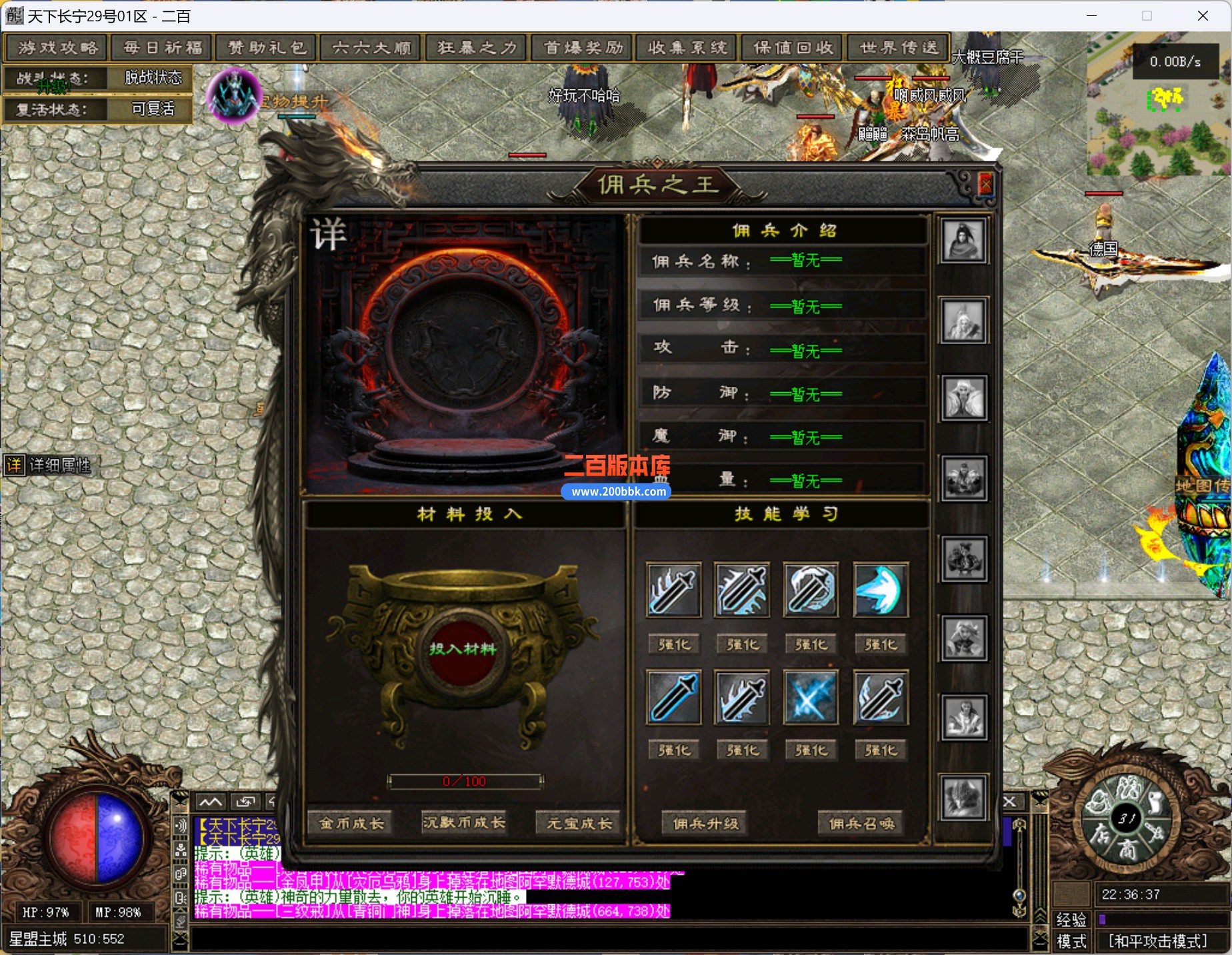Viewport: 1232px width, 955px height.
Task: Open the 每日祈福 daily blessing menu
Action: pyautogui.click(x=163, y=48)
